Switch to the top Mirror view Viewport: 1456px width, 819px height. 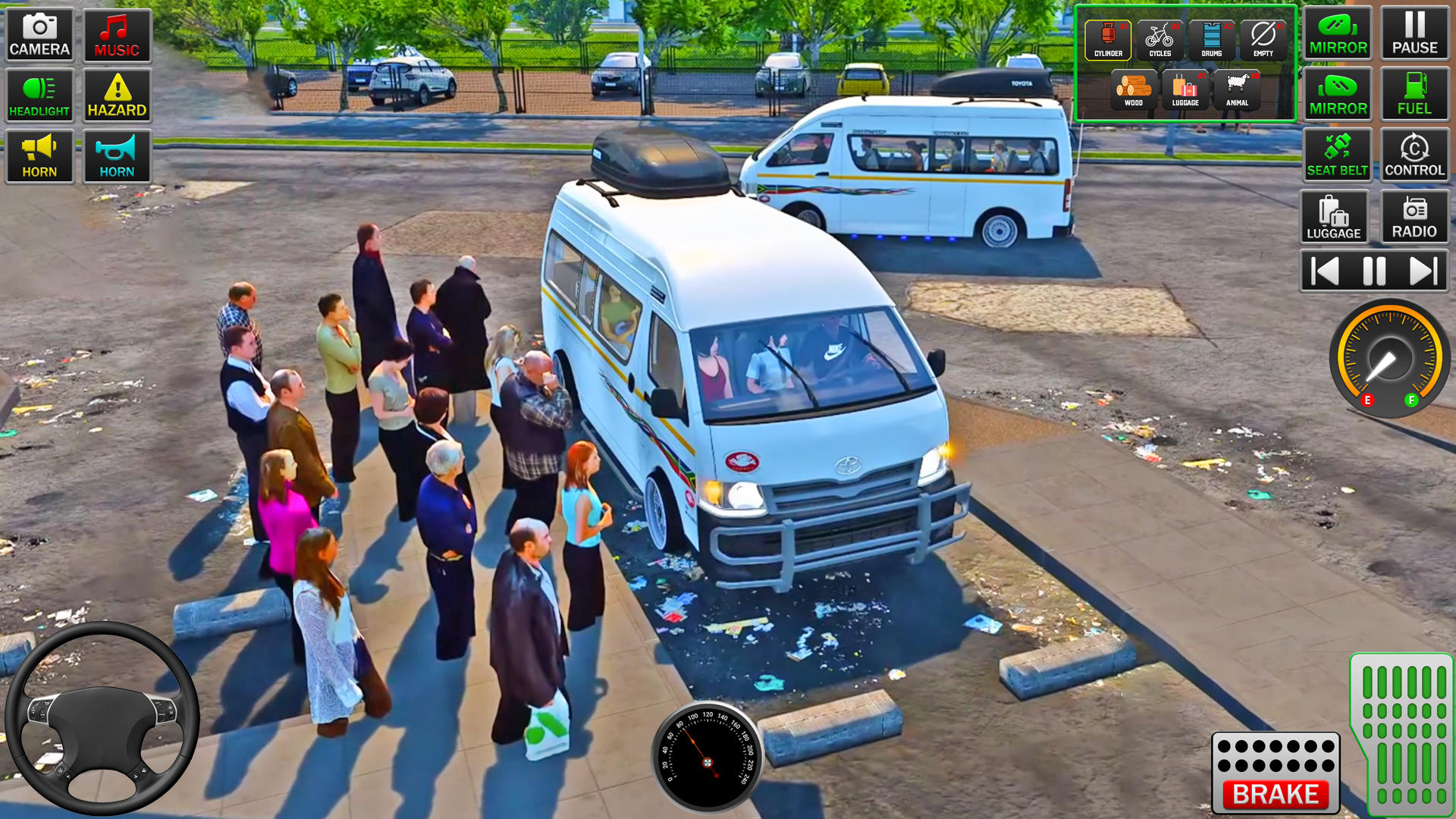point(1337,34)
